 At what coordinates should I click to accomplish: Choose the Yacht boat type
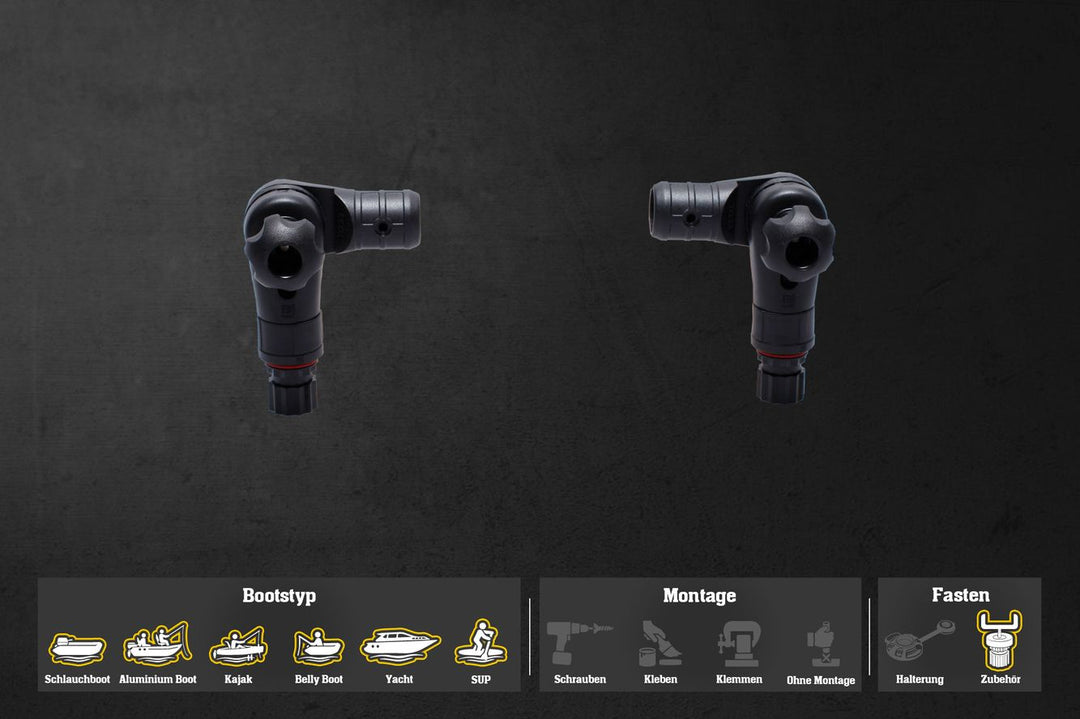pos(399,645)
